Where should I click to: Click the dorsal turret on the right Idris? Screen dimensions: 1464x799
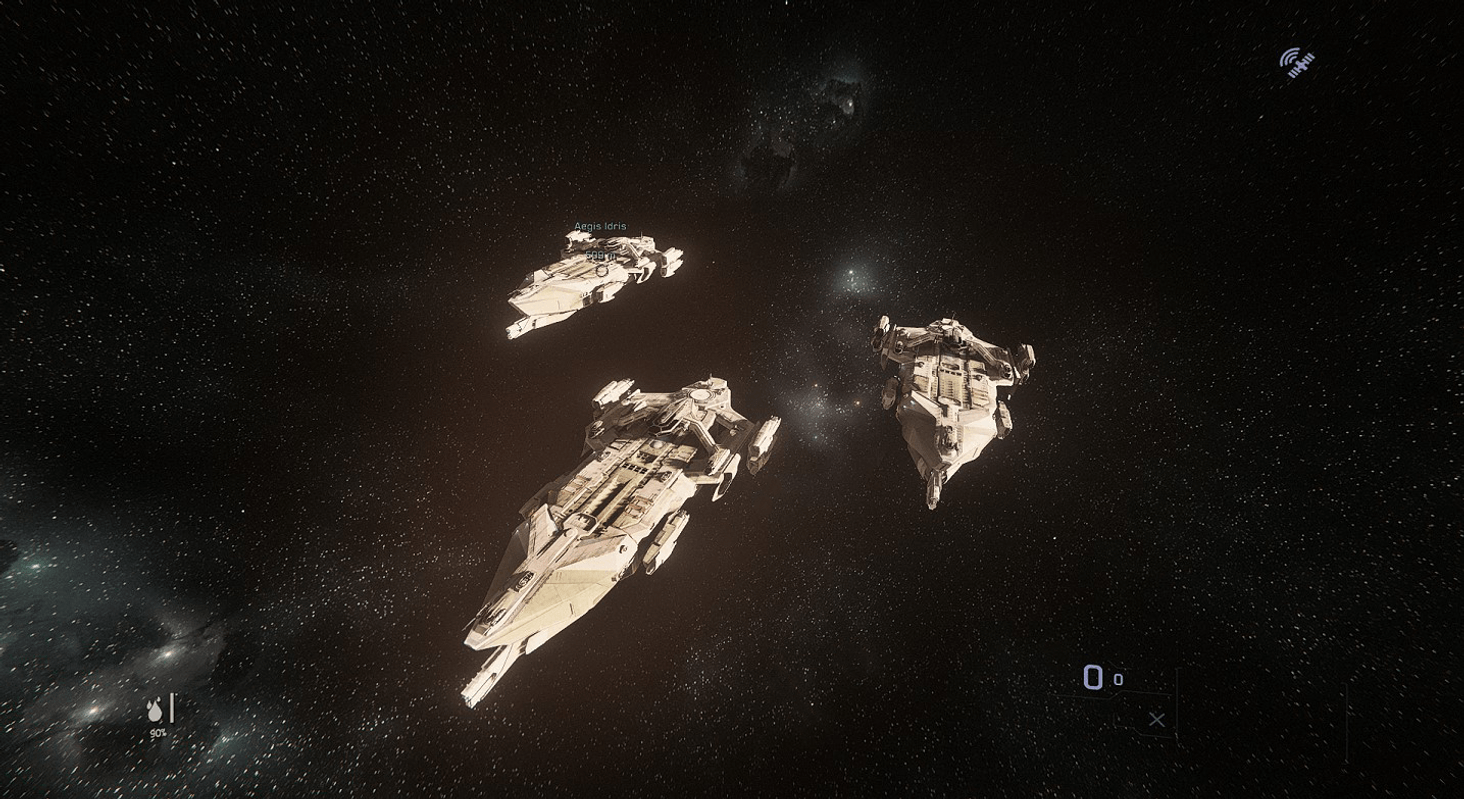coord(948,325)
